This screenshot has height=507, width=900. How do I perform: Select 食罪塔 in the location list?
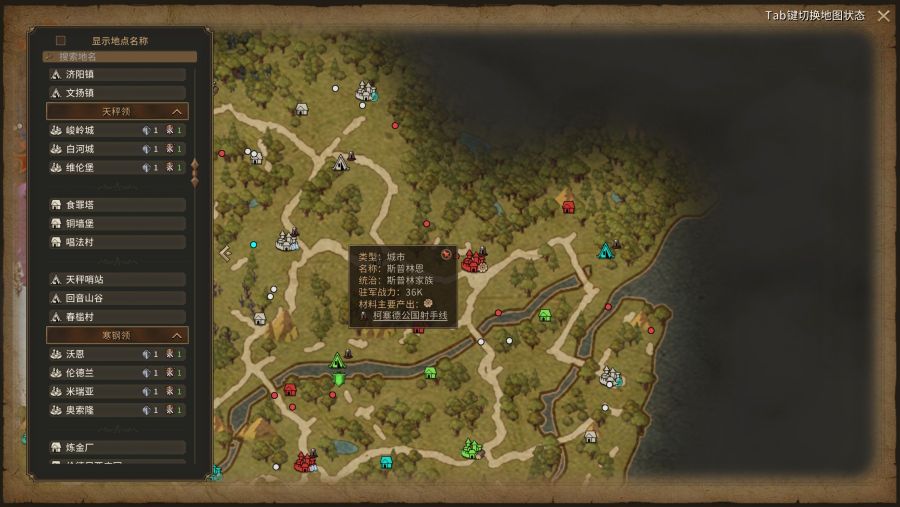click(x=116, y=204)
